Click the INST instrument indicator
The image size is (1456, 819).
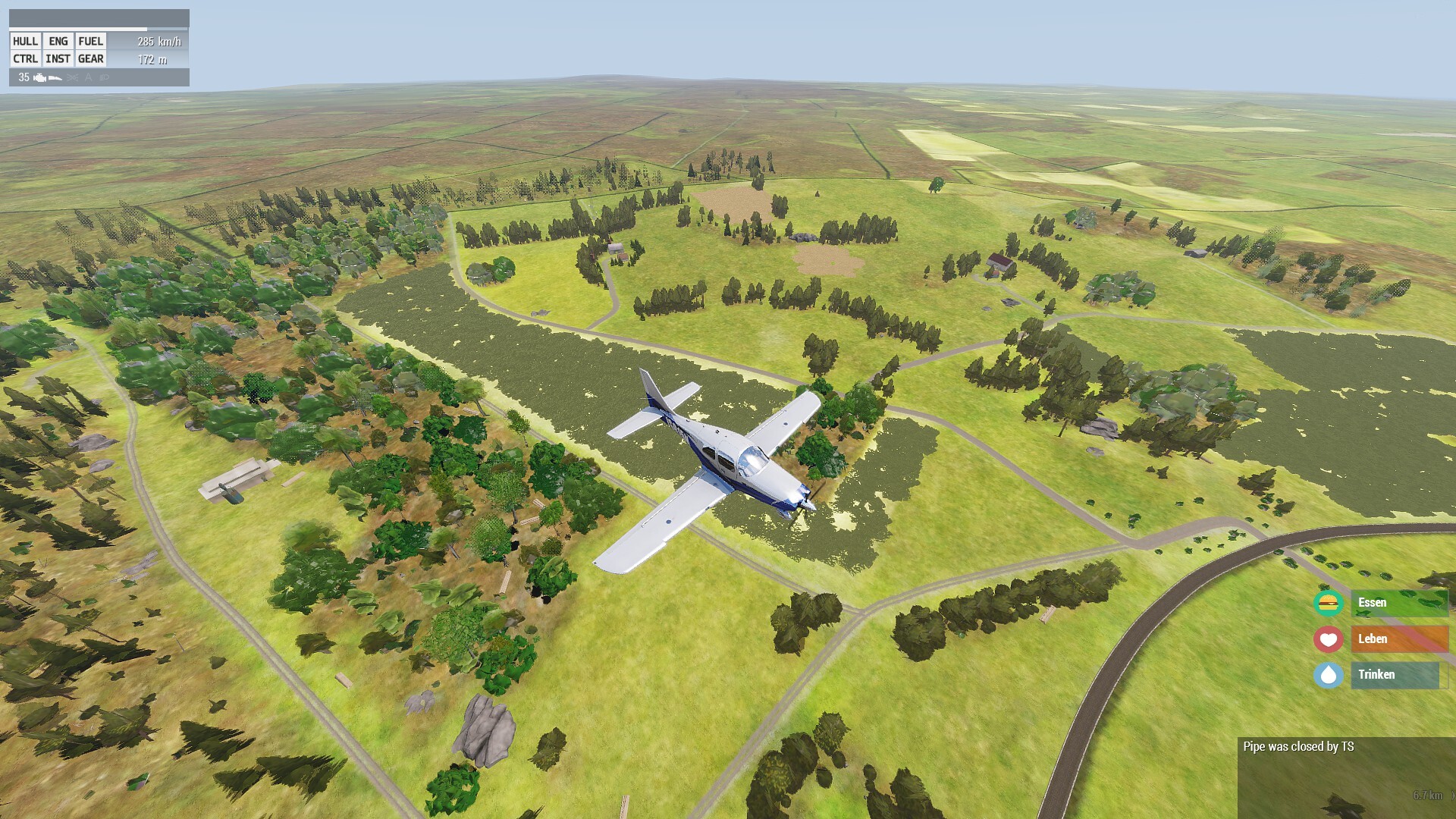tap(58, 59)
